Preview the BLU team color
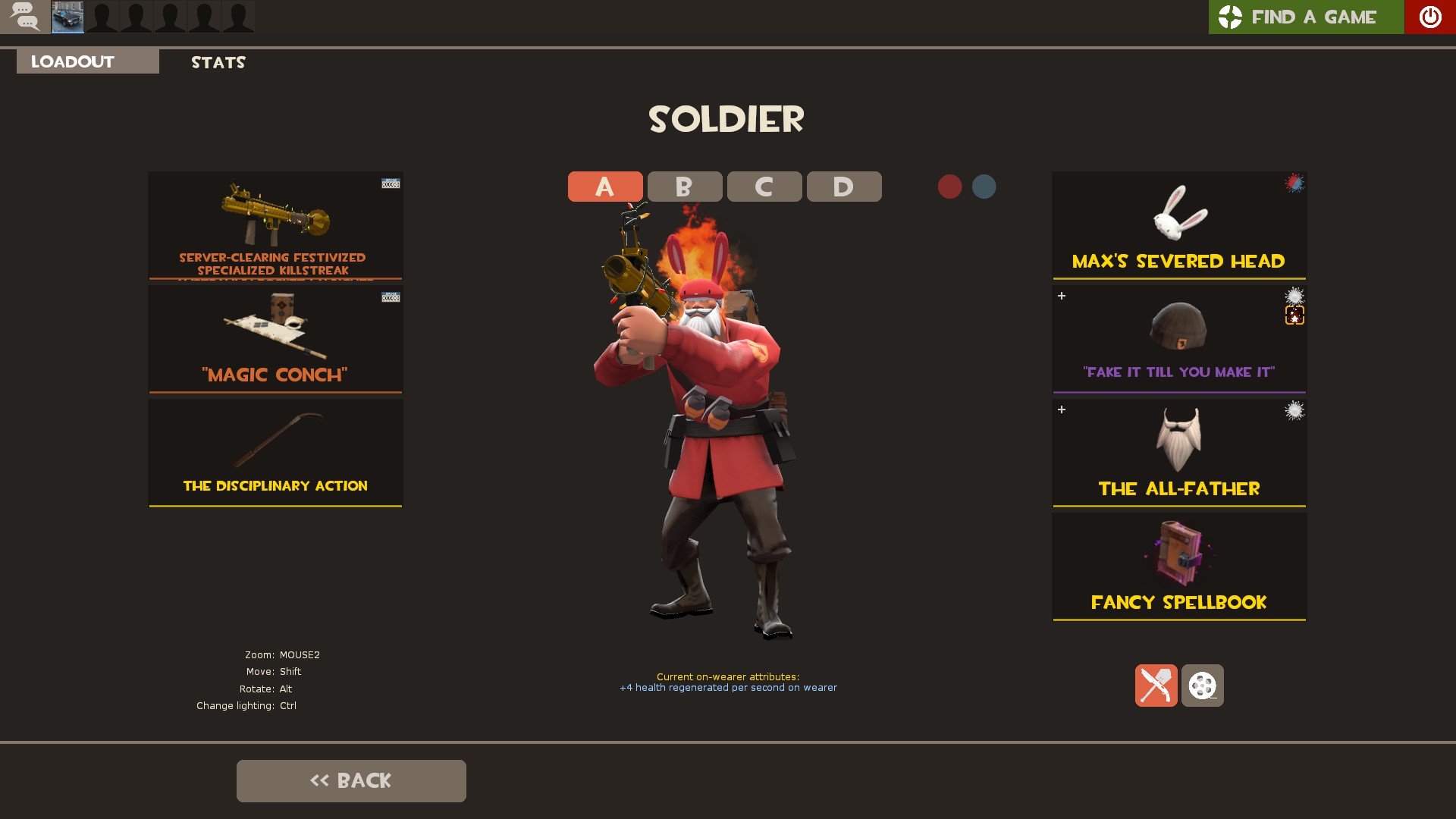The width and height of the screenshot is (1456, 819). pyautogui.click(x=984, y=187)
